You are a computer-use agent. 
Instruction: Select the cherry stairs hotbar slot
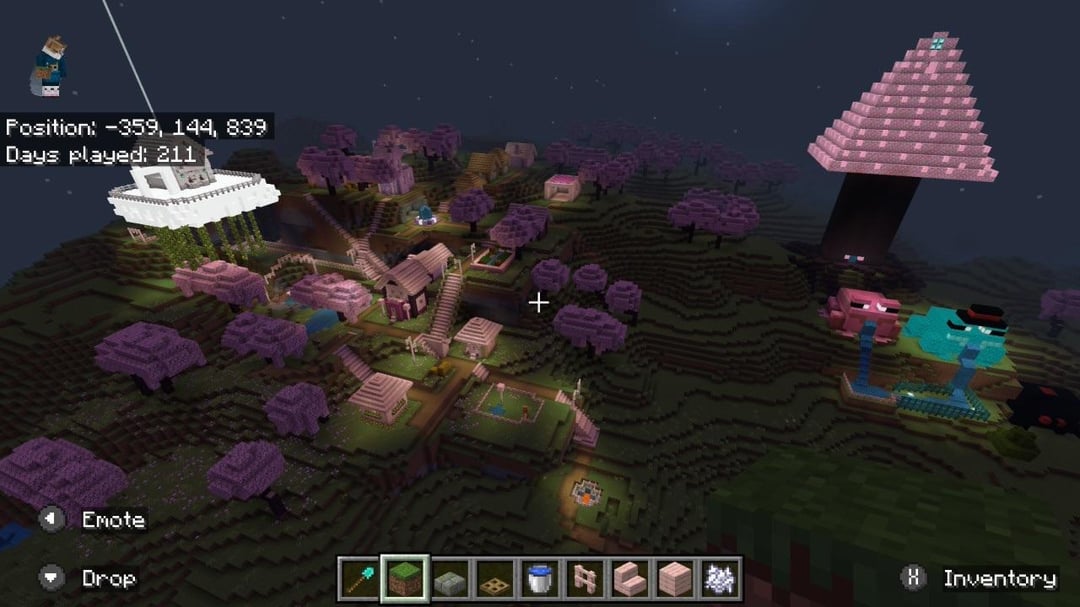[x=629, y=577]
